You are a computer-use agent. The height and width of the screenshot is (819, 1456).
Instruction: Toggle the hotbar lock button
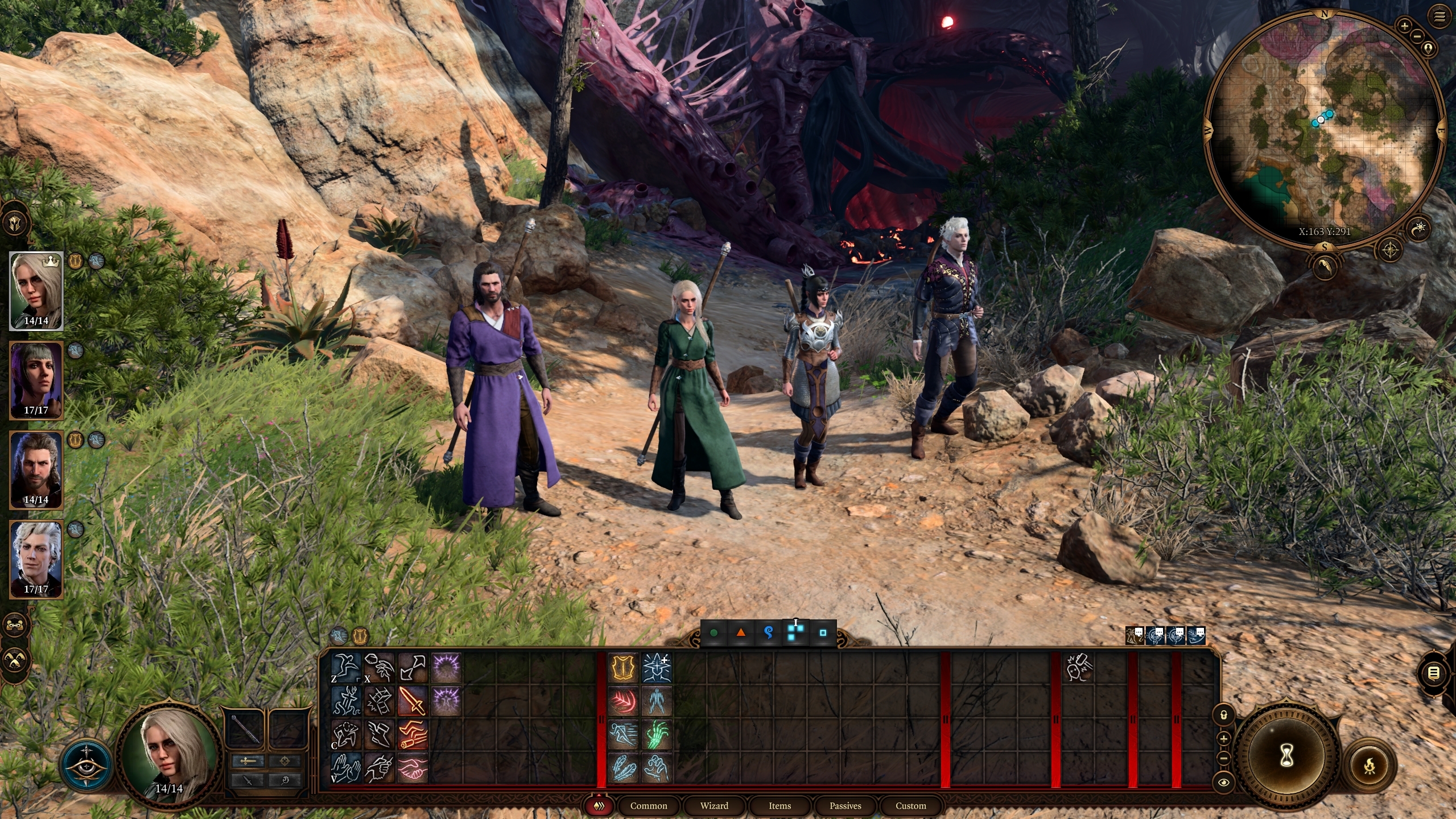click(1224, 714)
